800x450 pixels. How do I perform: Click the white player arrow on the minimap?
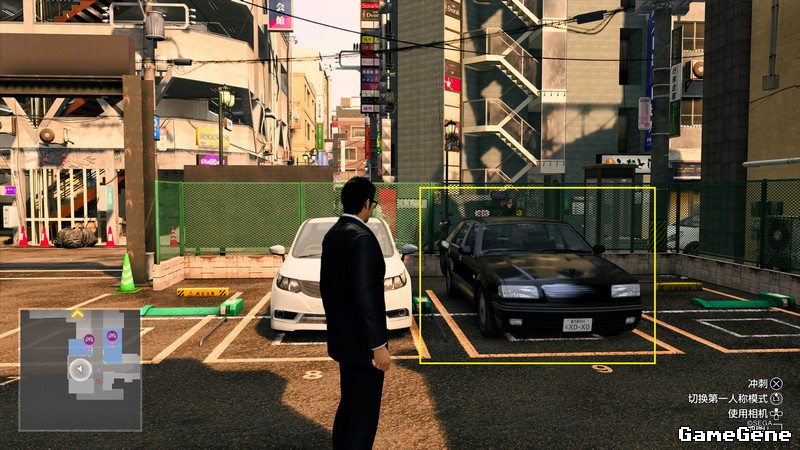pyautogui.click(x=78, y=369)
